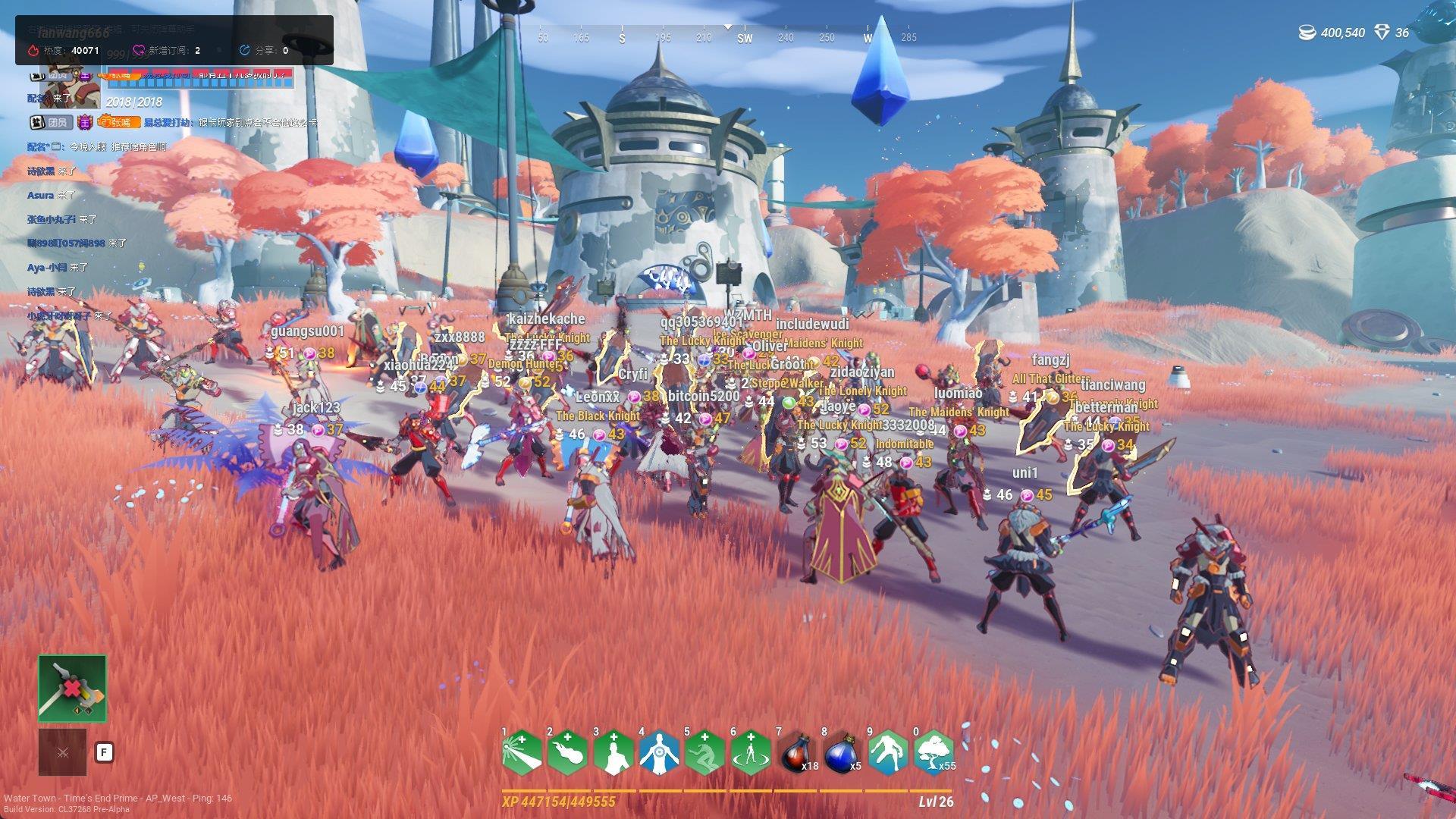
Task: Click the coin currency icon
Action: 1308,33
